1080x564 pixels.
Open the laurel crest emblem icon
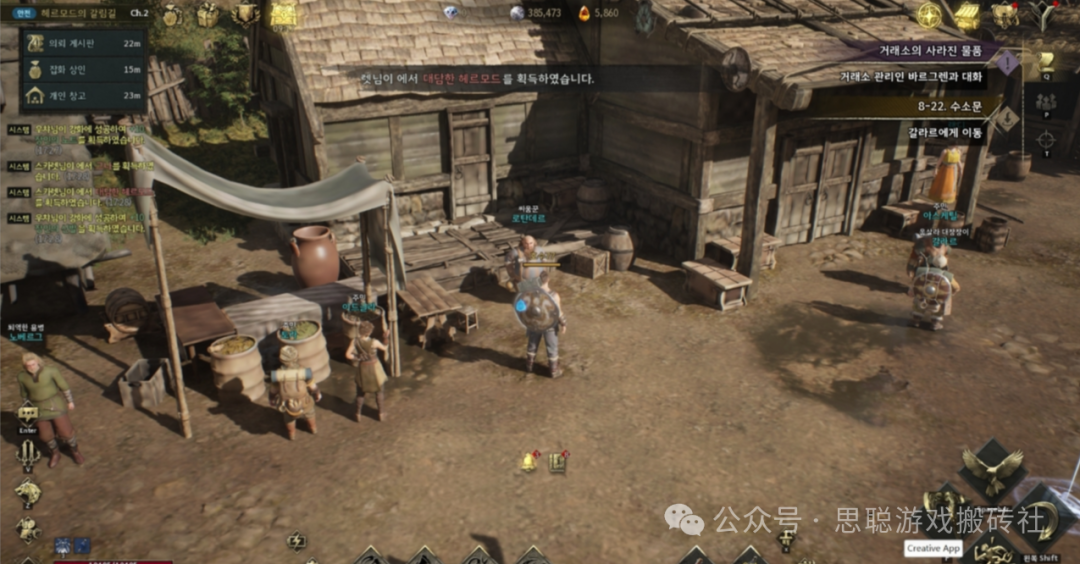pyautogui.click(x=246, y=13)
